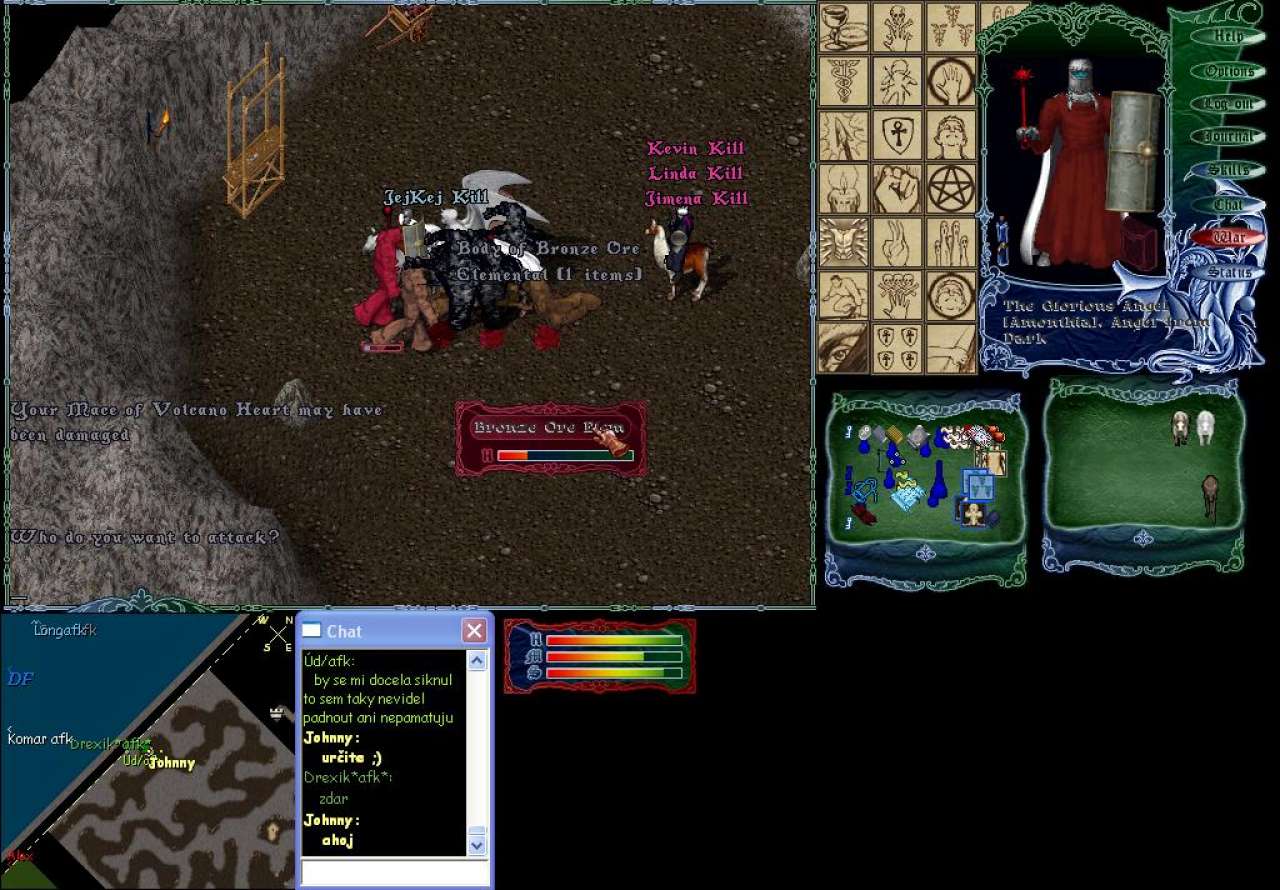
Task: Cast the pentagram spell icon
Action: click(951, 188)
